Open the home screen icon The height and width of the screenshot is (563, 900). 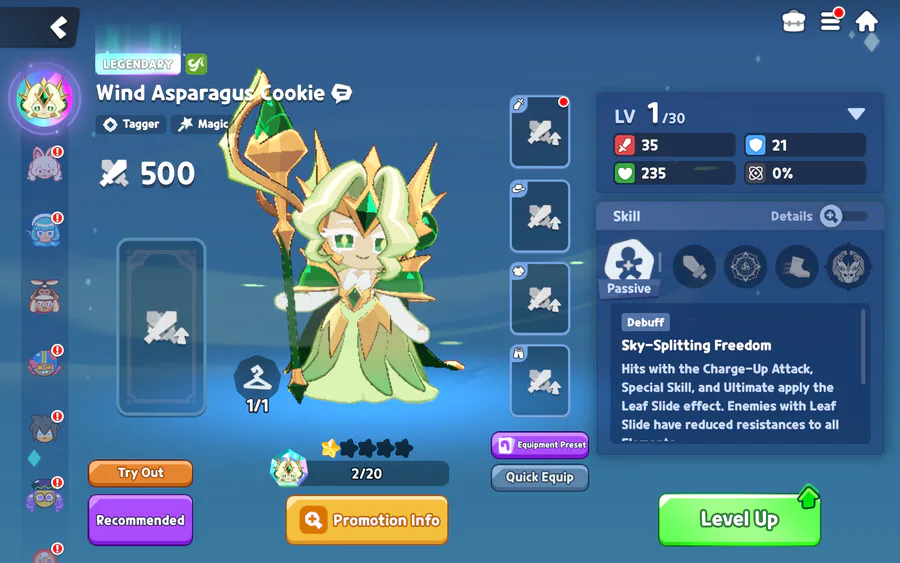866,21
